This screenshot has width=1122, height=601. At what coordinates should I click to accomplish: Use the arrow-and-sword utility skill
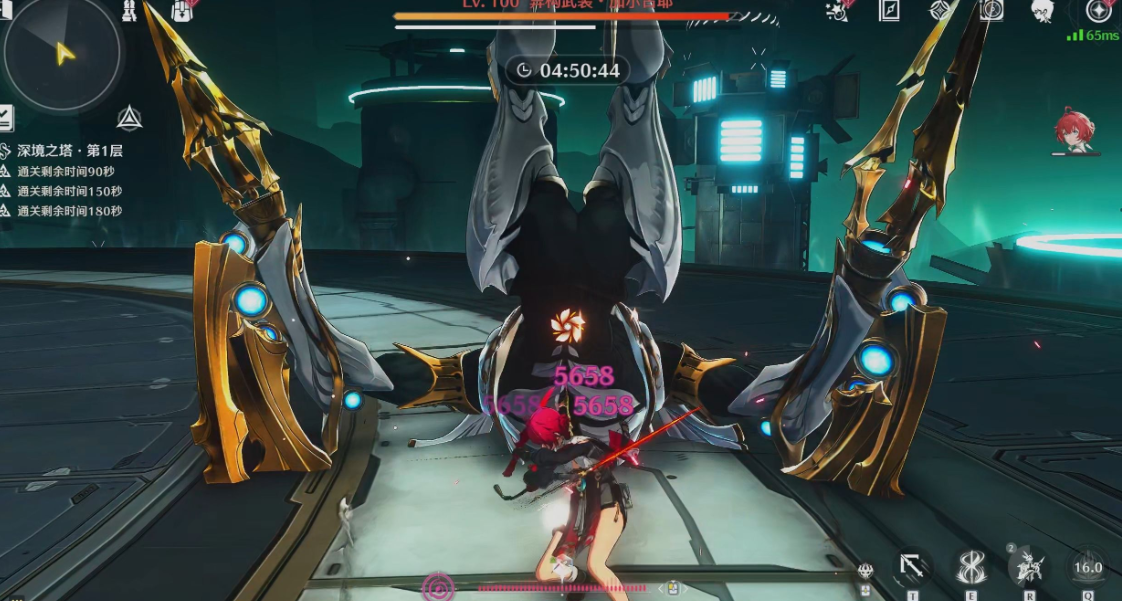(x=911, y=567)
